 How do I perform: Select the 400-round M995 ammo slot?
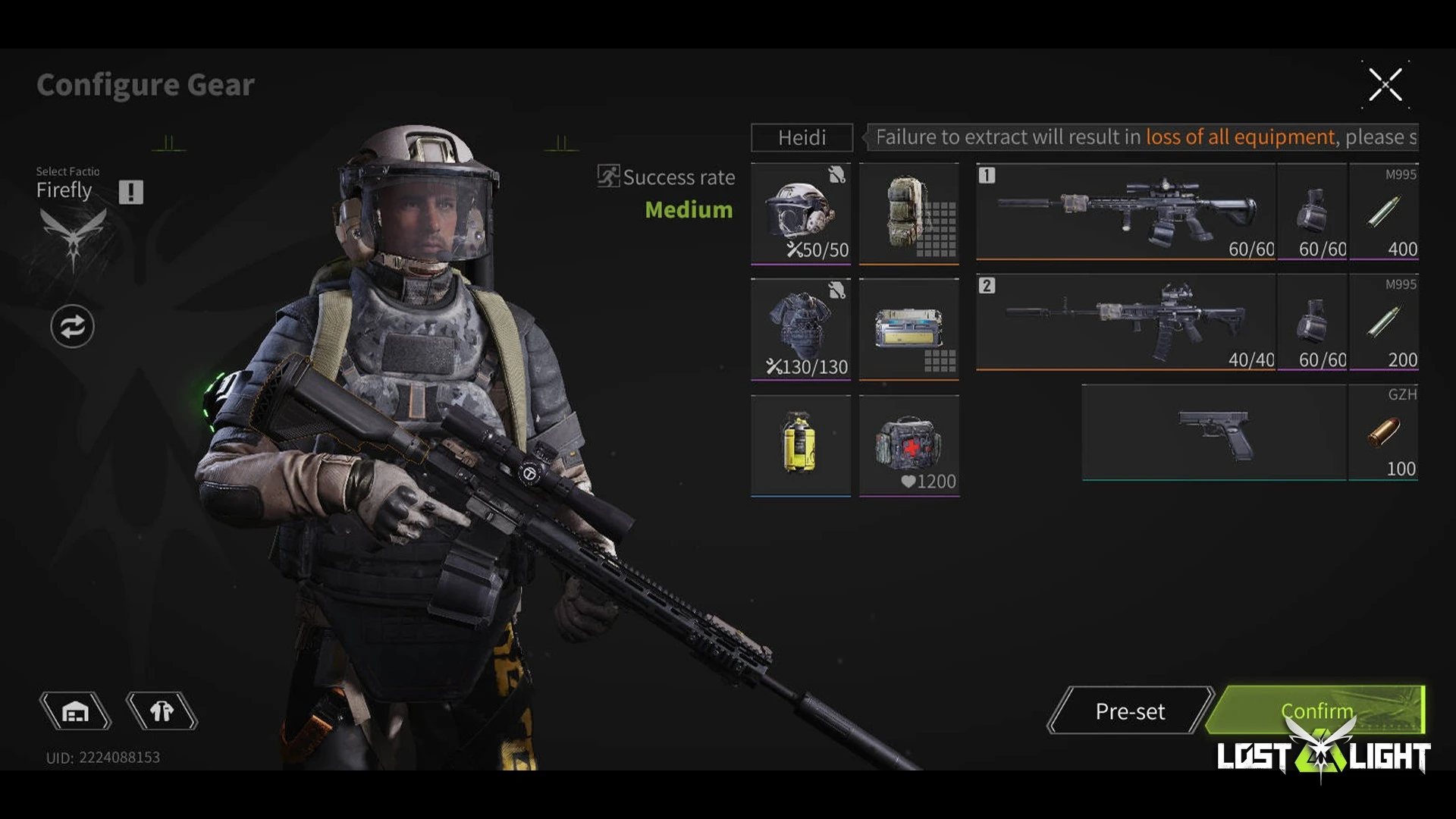[x=1383, y=212]
